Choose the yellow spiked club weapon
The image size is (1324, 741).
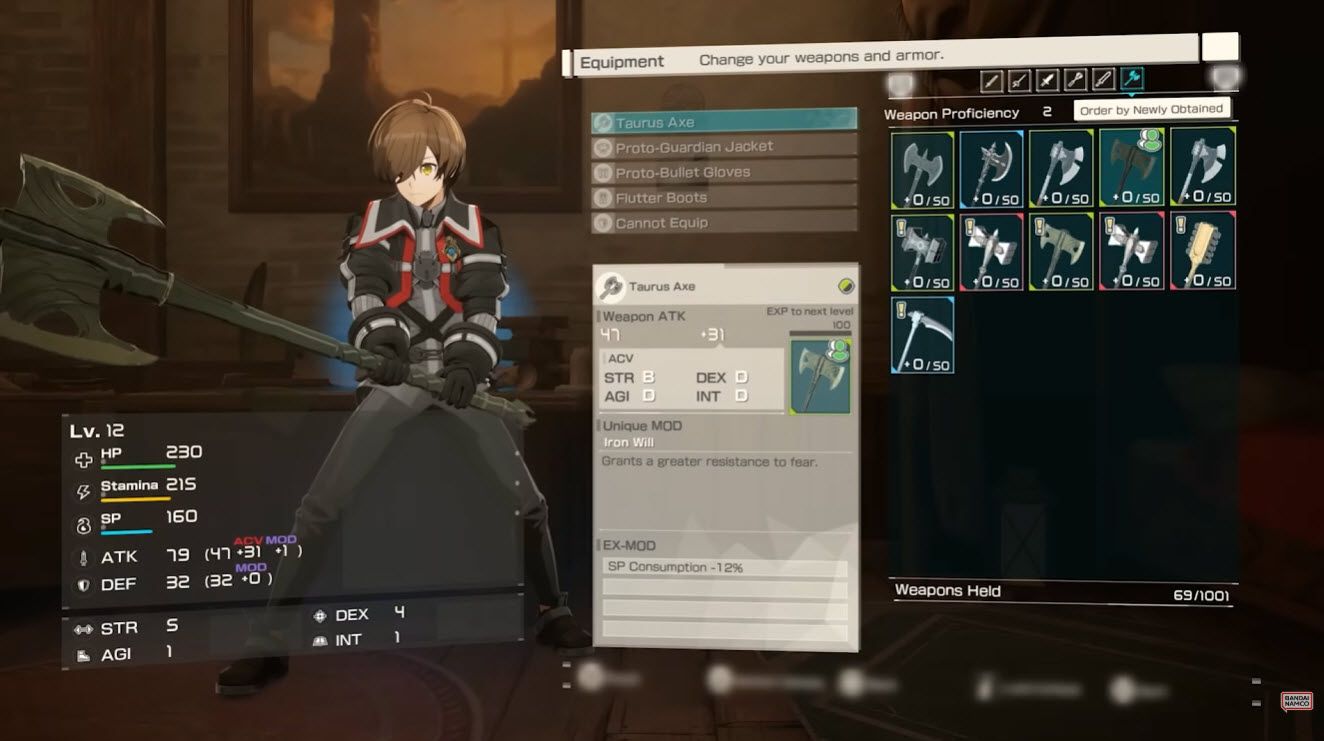pos(1203,251)
